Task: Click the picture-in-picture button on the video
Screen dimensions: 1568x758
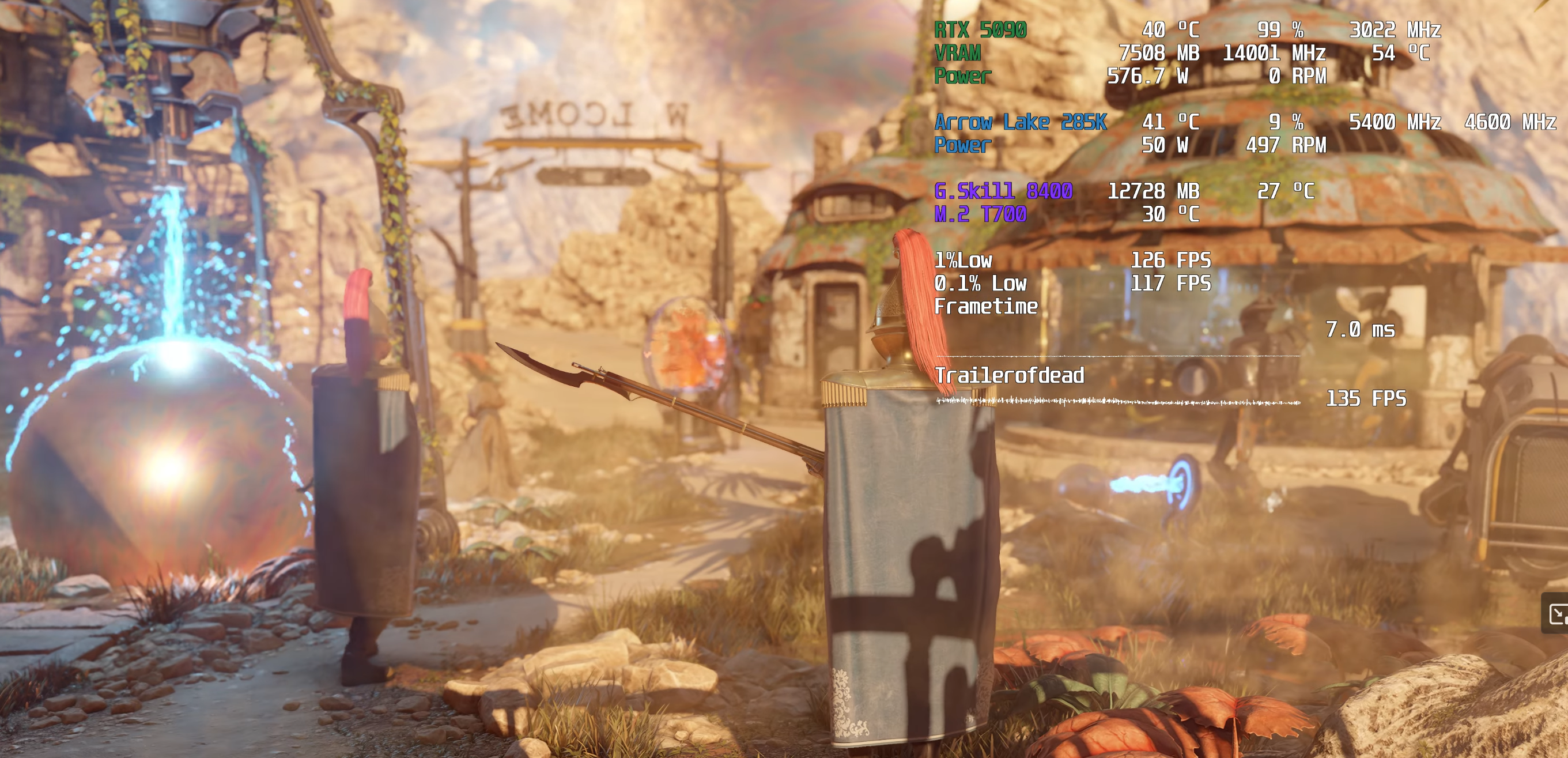Action: [1557, 613]
